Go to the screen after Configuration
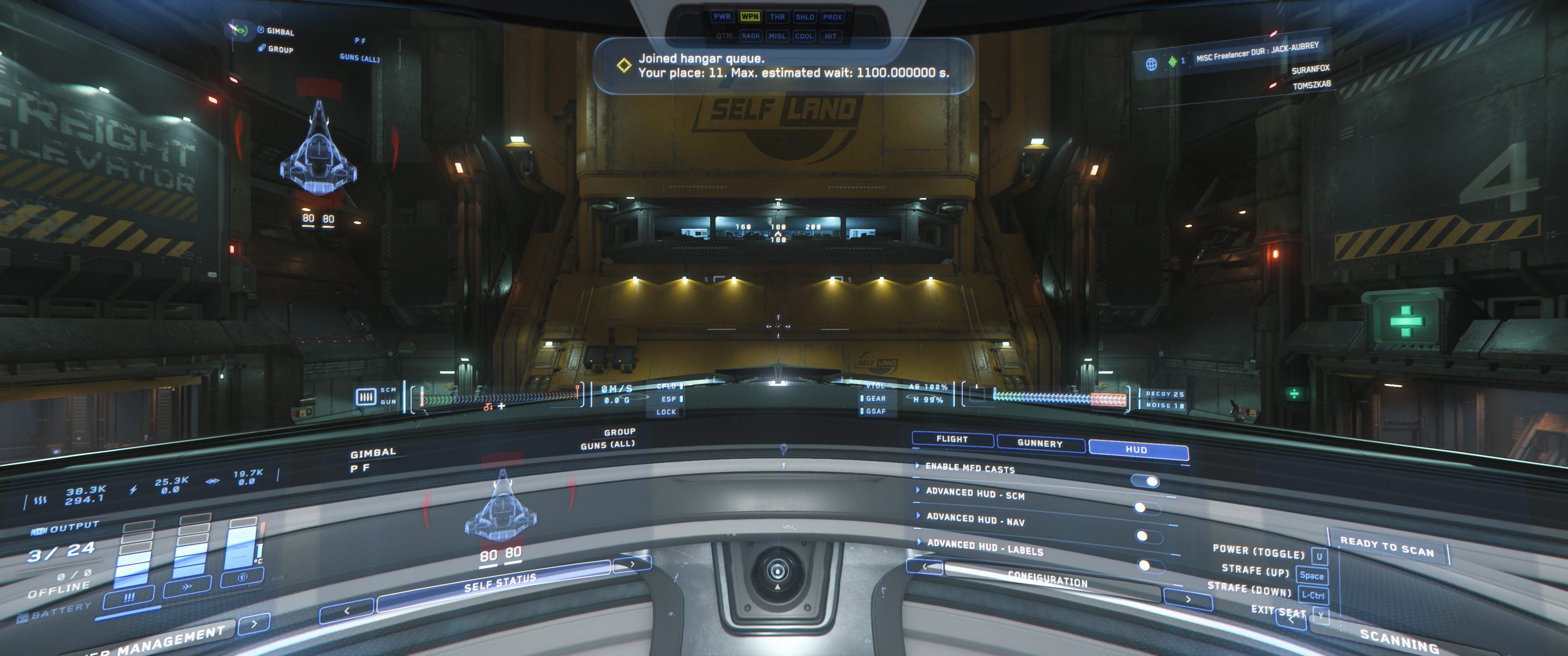Image resolution: width=1568 pixels, height=656 pixels. pos(1187,599)
